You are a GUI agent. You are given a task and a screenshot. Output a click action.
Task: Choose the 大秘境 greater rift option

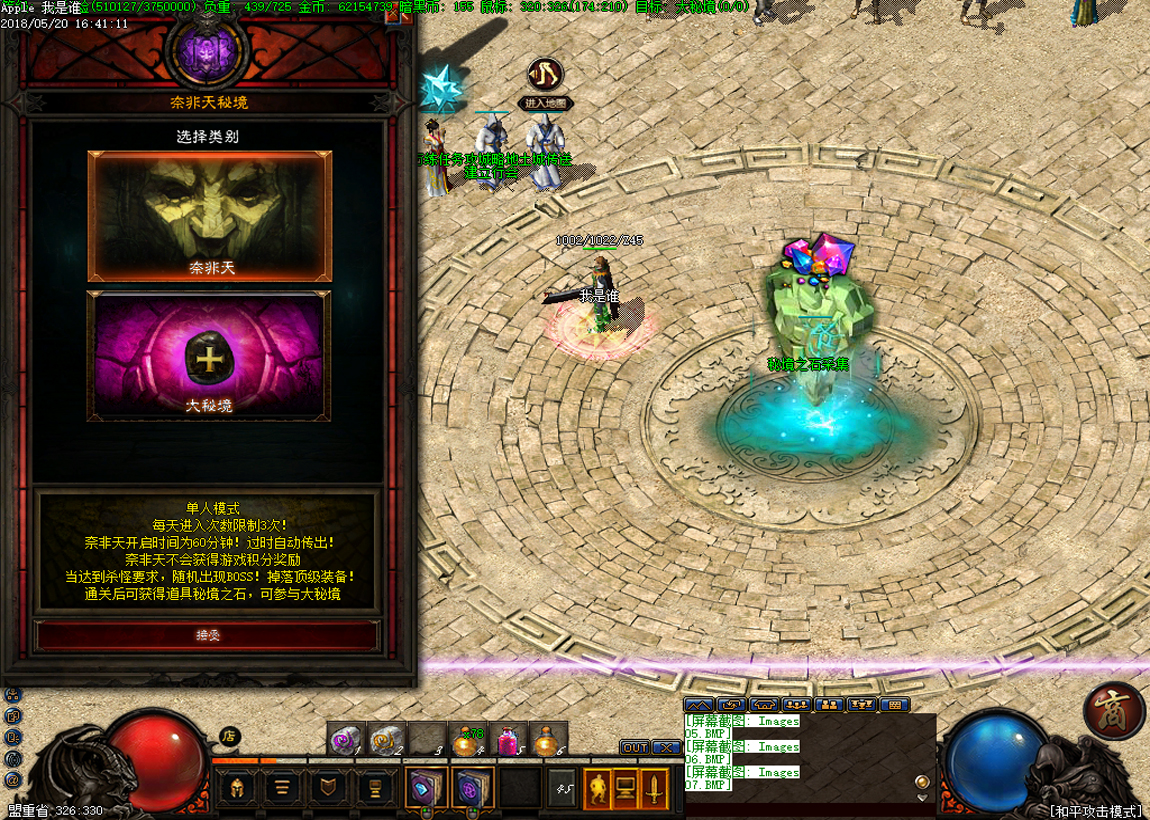click(x=209, y=355)
